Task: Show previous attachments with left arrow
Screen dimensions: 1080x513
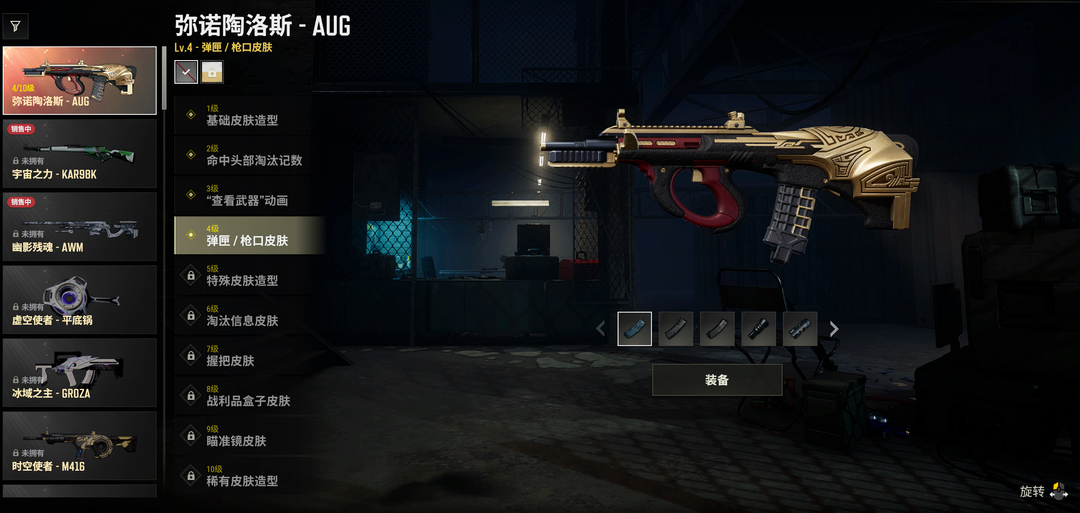Action: coord(600,329)
